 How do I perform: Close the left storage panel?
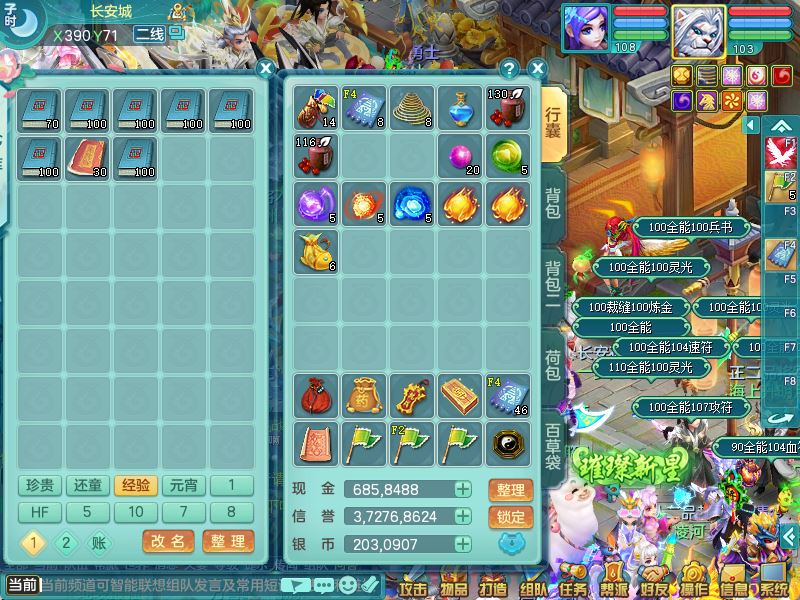(x=265, y=69)
